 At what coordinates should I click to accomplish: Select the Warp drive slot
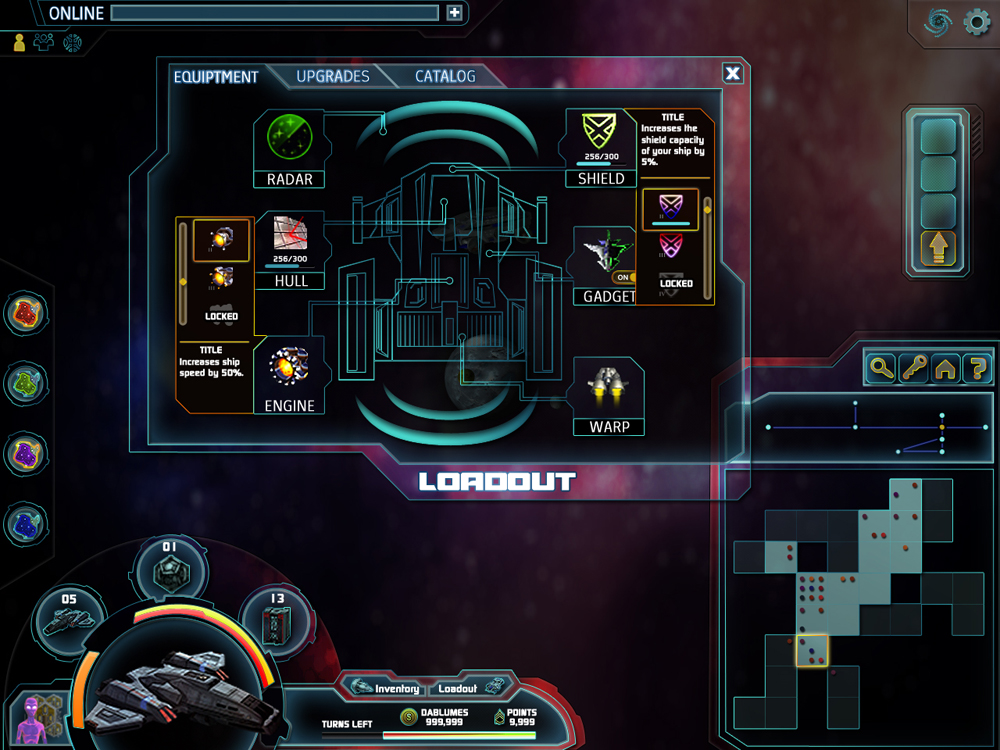coord(609,396)
